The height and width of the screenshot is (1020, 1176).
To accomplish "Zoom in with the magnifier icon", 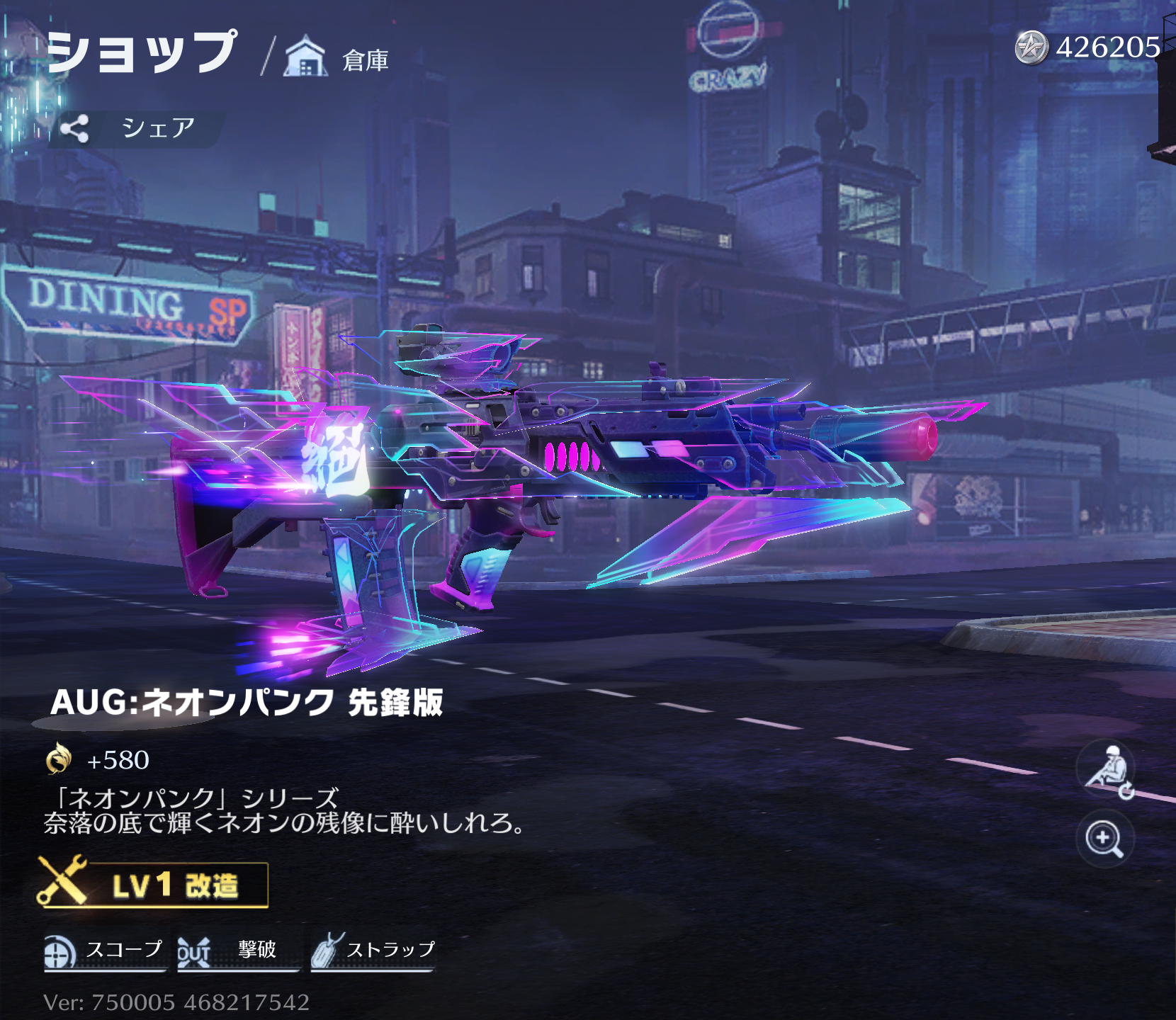I will tap(1104, 839).
